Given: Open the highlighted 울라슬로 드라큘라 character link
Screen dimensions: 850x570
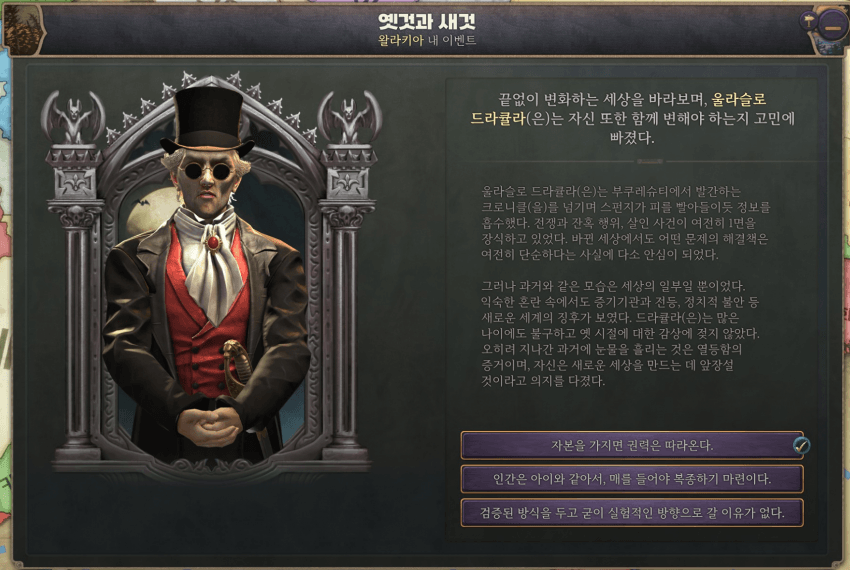Looking at the screenshot, I should [739, 100].
